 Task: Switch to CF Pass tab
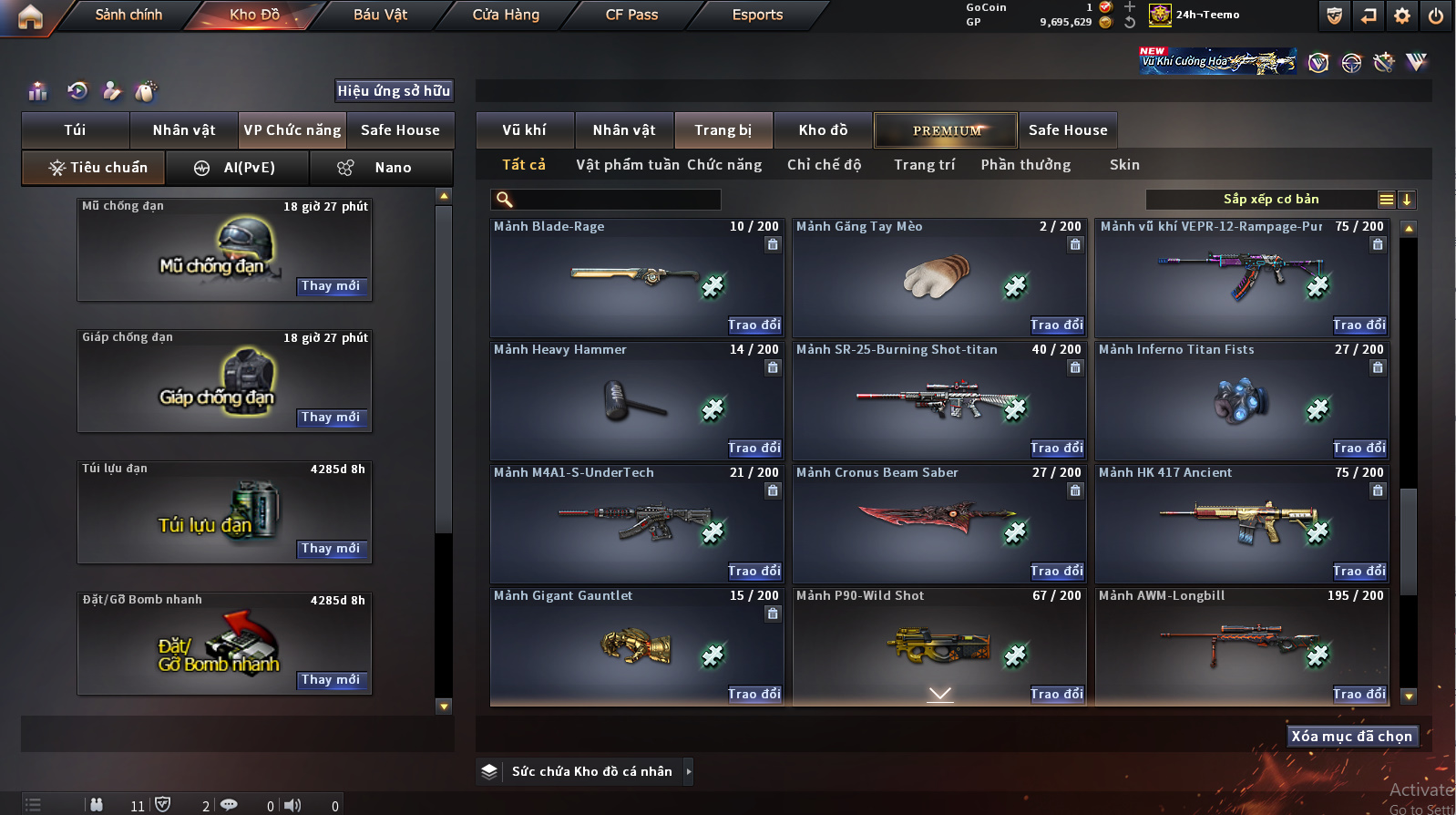(631, 15)
